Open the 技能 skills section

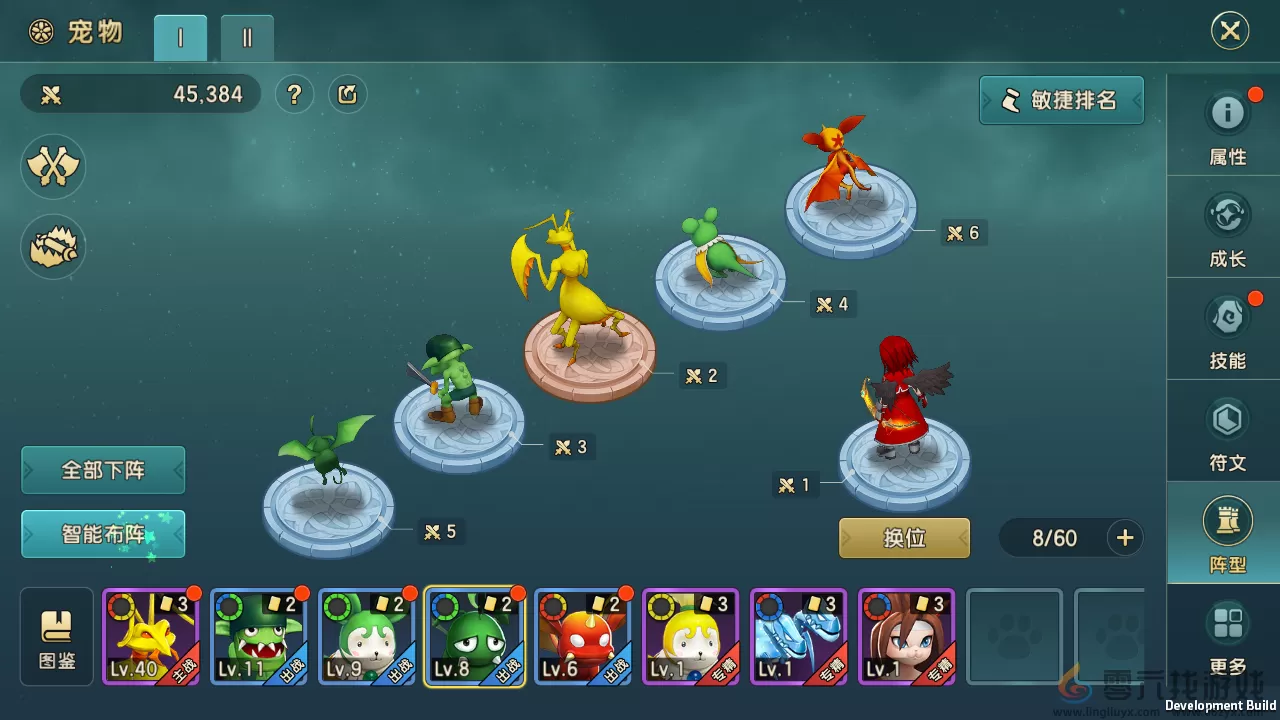(1227, 331)
